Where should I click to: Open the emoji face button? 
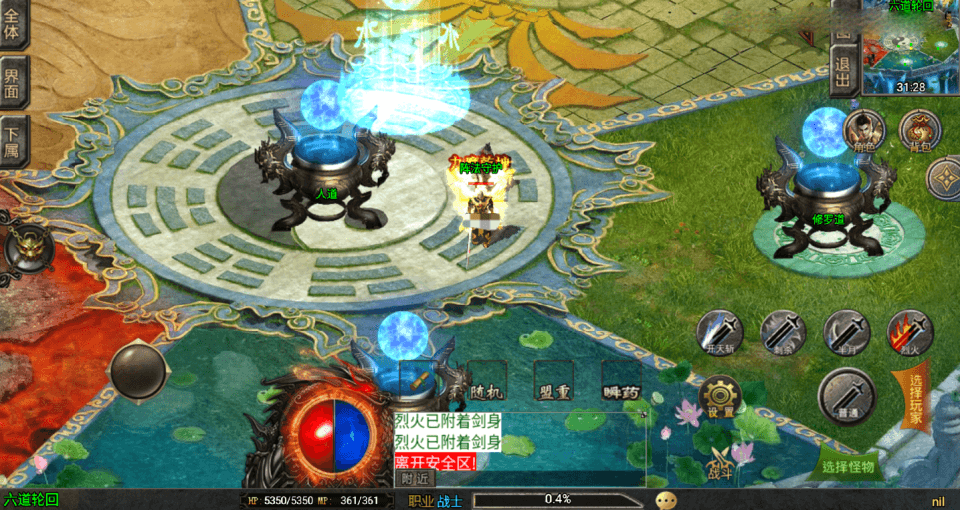[665, 499]
